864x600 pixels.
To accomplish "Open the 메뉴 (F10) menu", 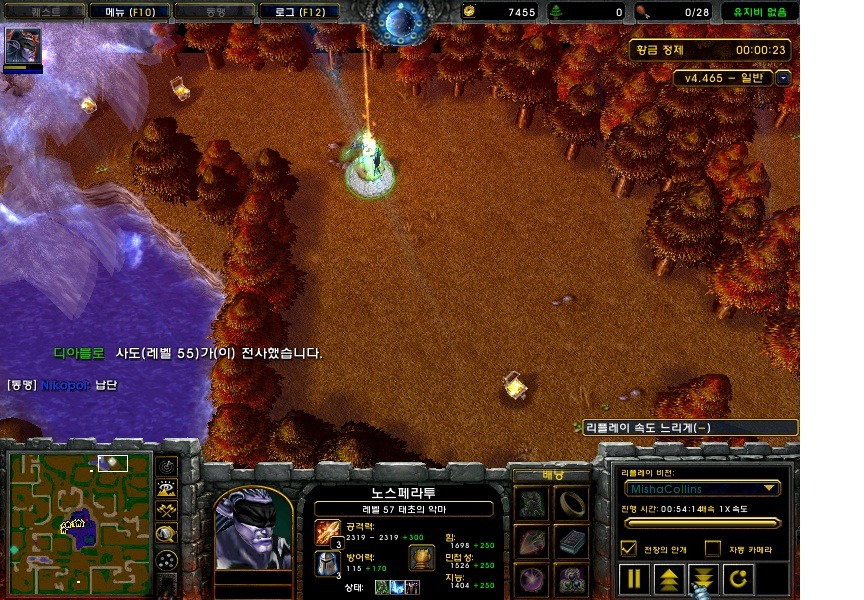I will tap(130, 12).
